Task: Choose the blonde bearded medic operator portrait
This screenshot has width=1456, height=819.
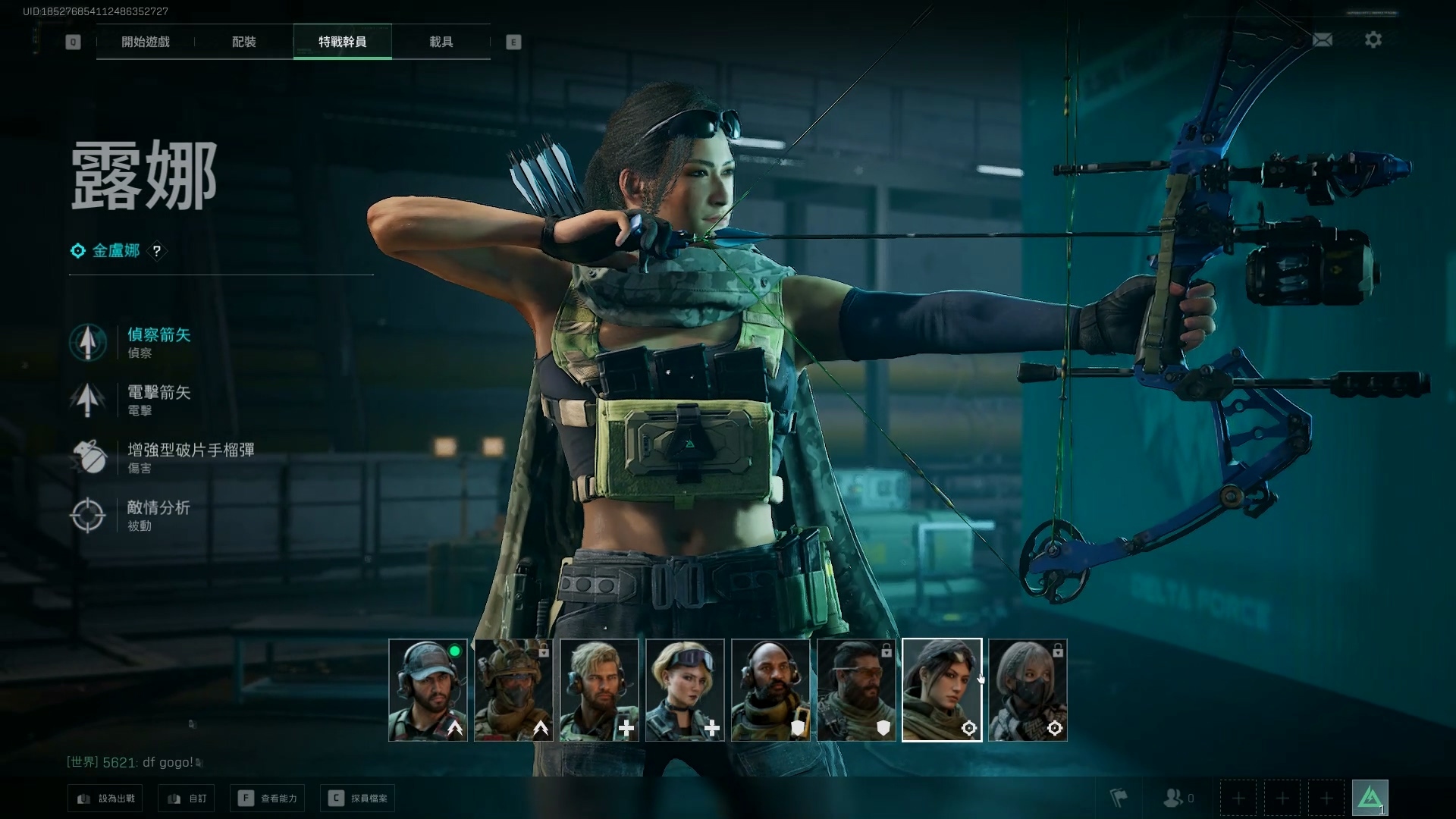Action: coord(599,690)
